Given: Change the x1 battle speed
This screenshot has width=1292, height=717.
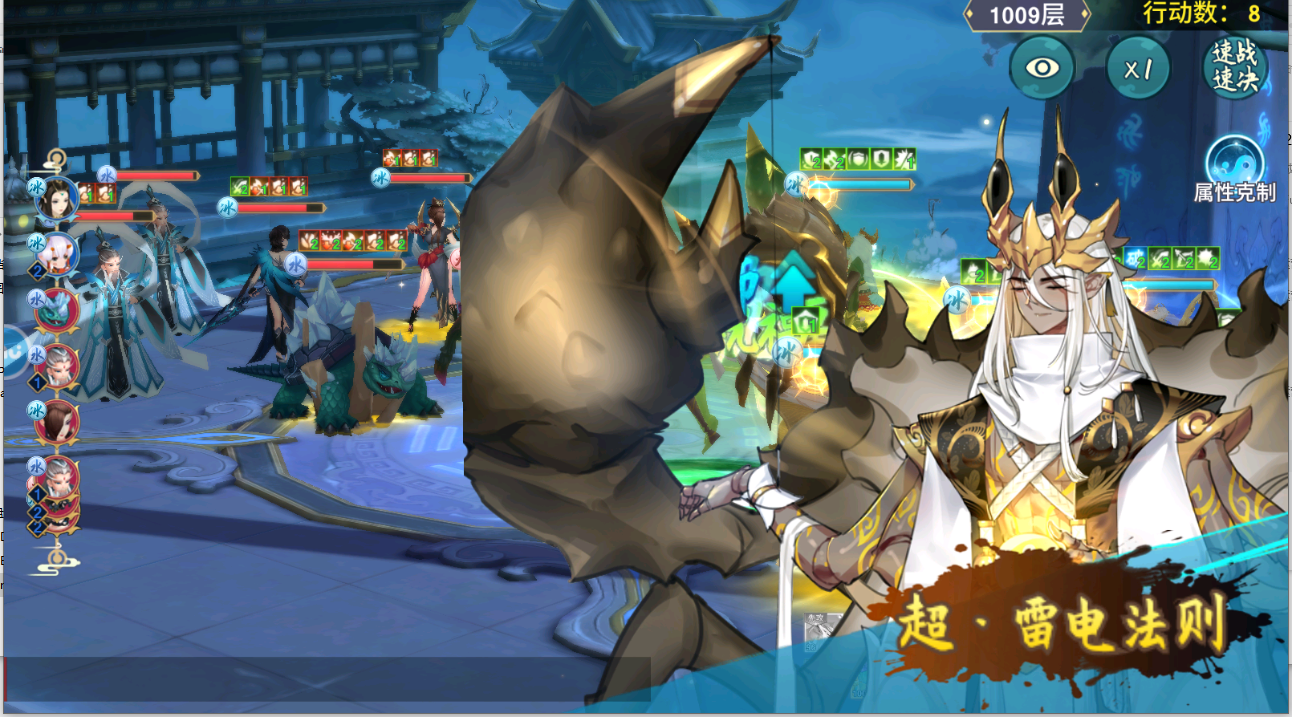Looking at the screenshot, I should tap(1138, 68).
